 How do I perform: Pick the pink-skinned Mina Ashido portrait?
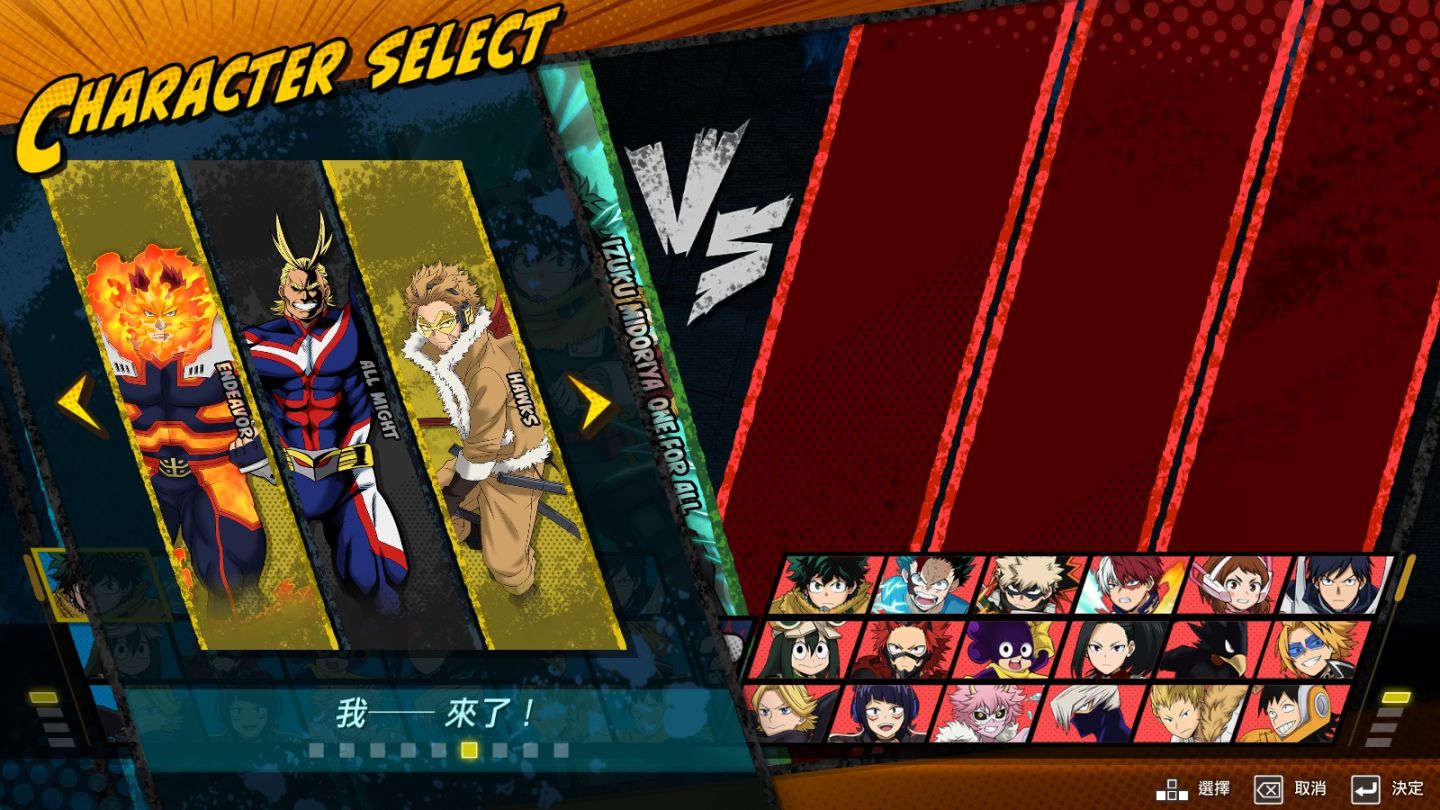990,714
